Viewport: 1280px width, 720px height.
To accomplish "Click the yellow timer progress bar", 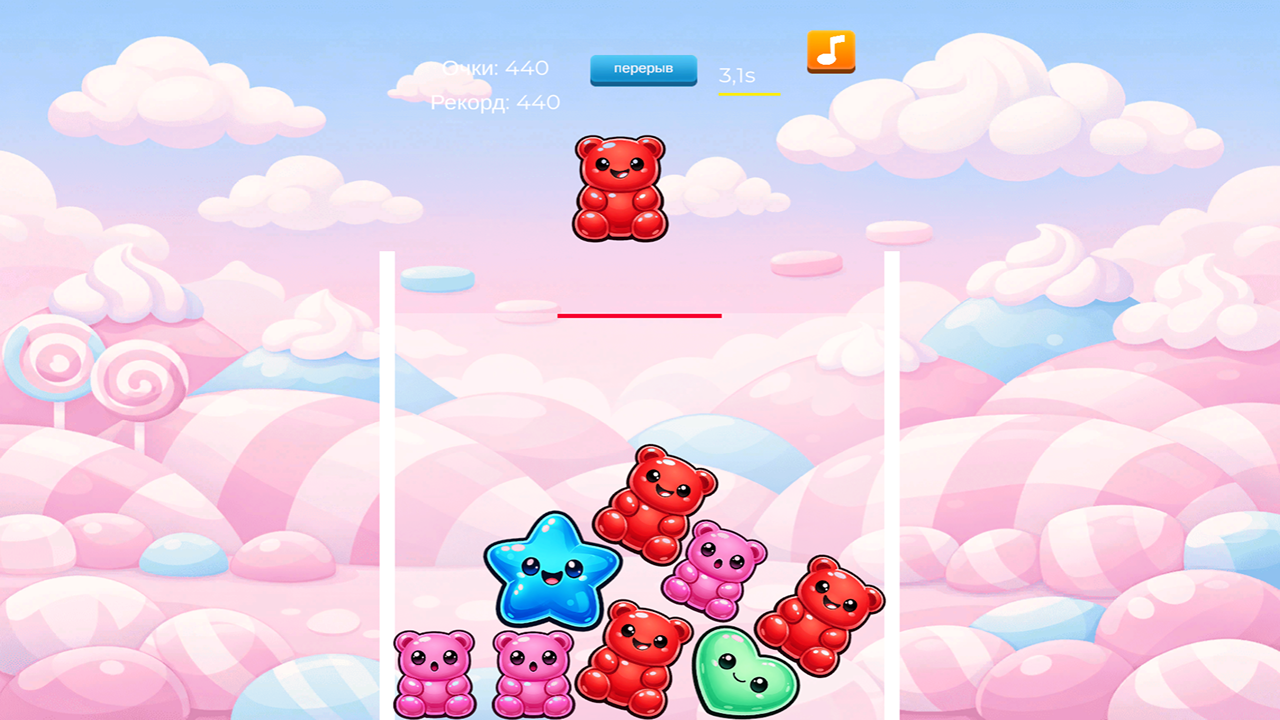I will [748, 96].
